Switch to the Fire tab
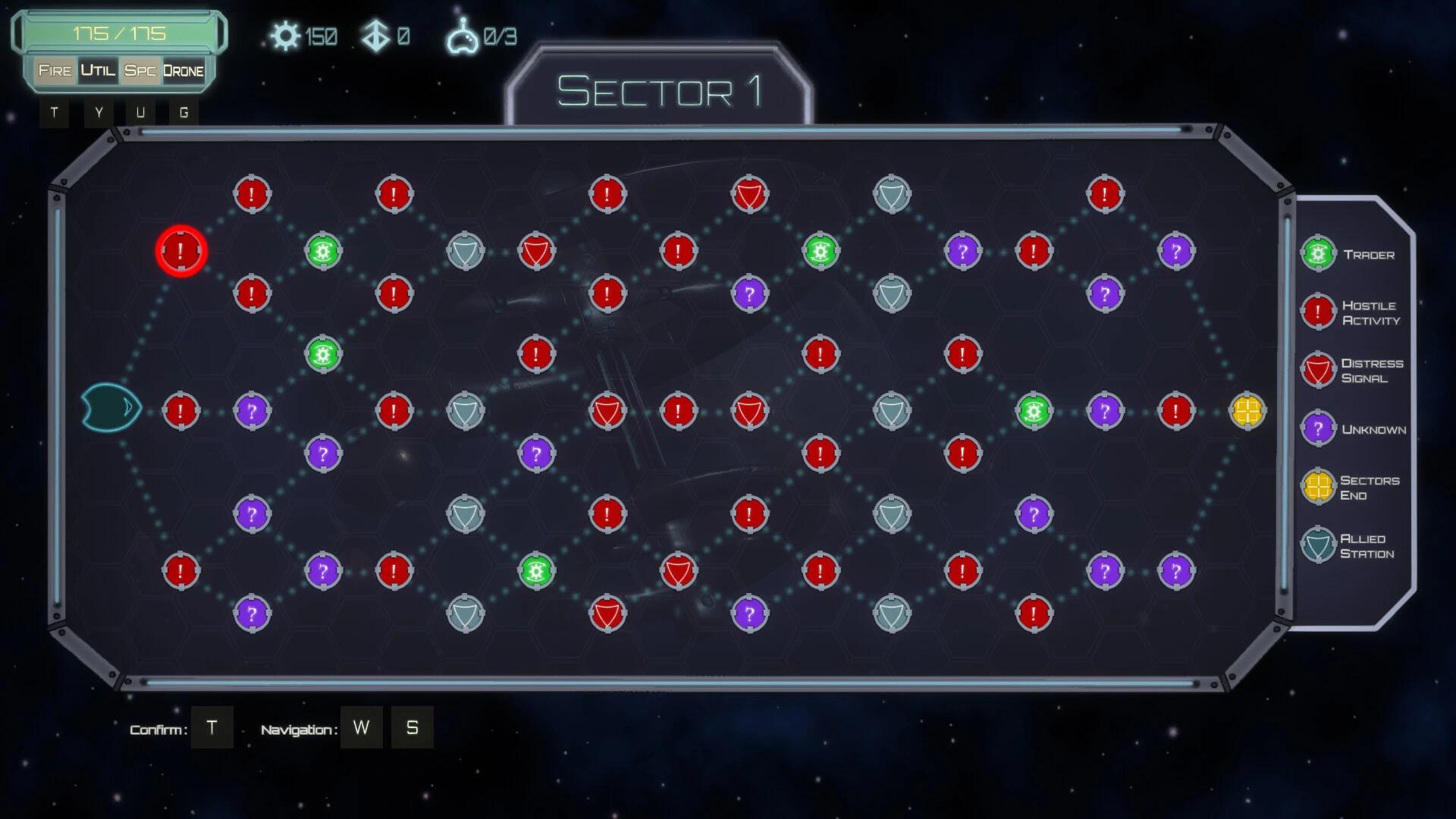Screen dimensions: 1456x819 coord(55,71)
